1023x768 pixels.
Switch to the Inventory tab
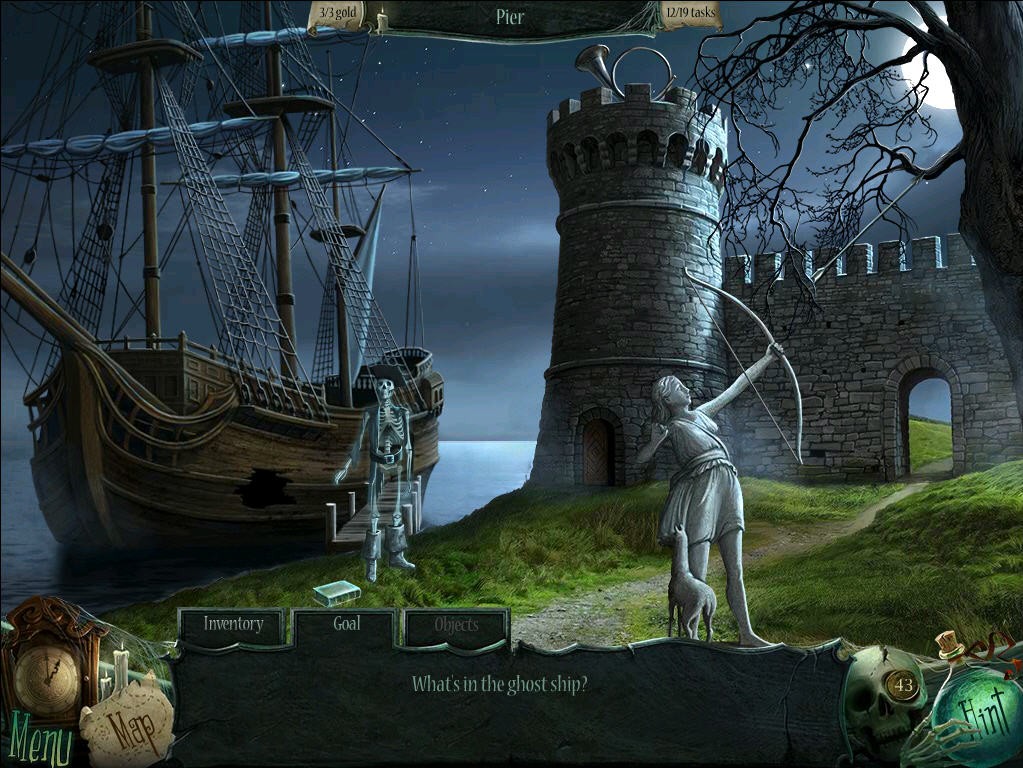point(233,625)
